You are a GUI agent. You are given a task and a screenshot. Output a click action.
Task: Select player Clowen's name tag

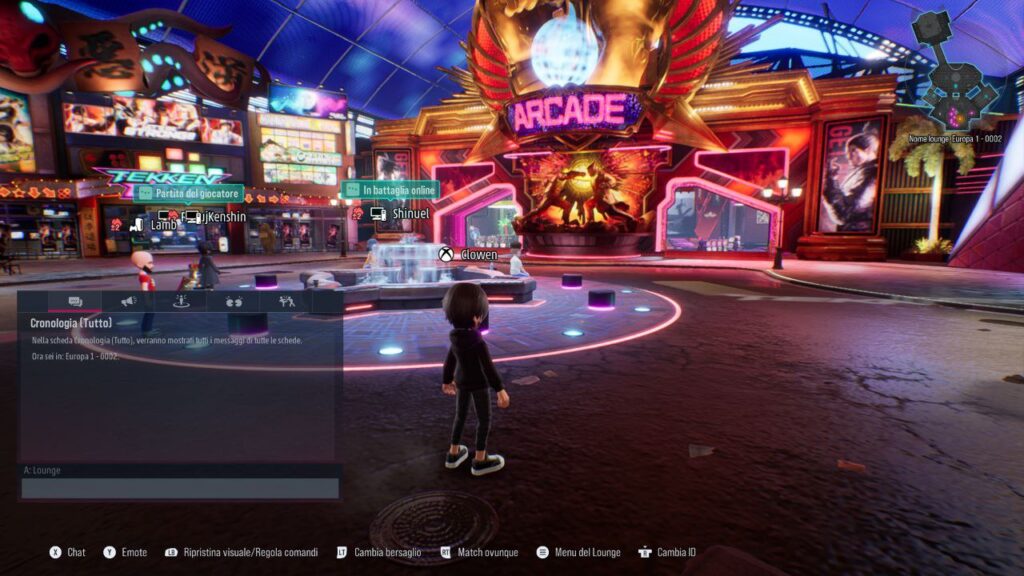pos(478,255)
